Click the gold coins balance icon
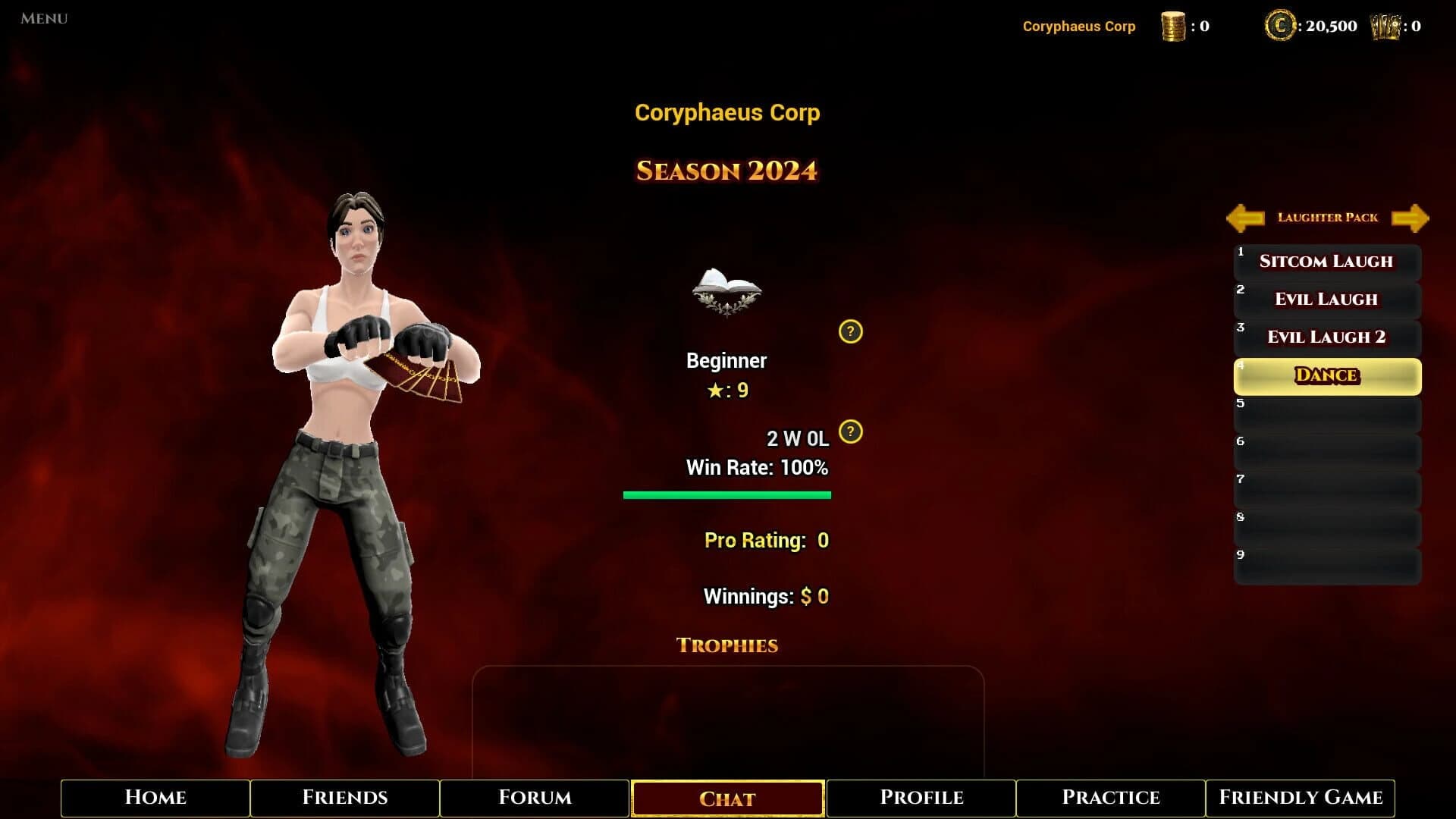 (x=1173, y=24)
